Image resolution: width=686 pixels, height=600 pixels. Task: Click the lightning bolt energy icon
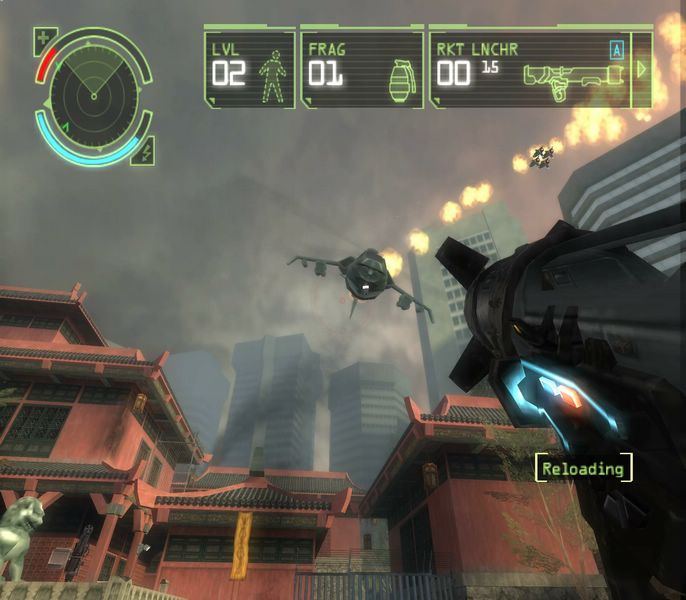(x=145, y=152)
